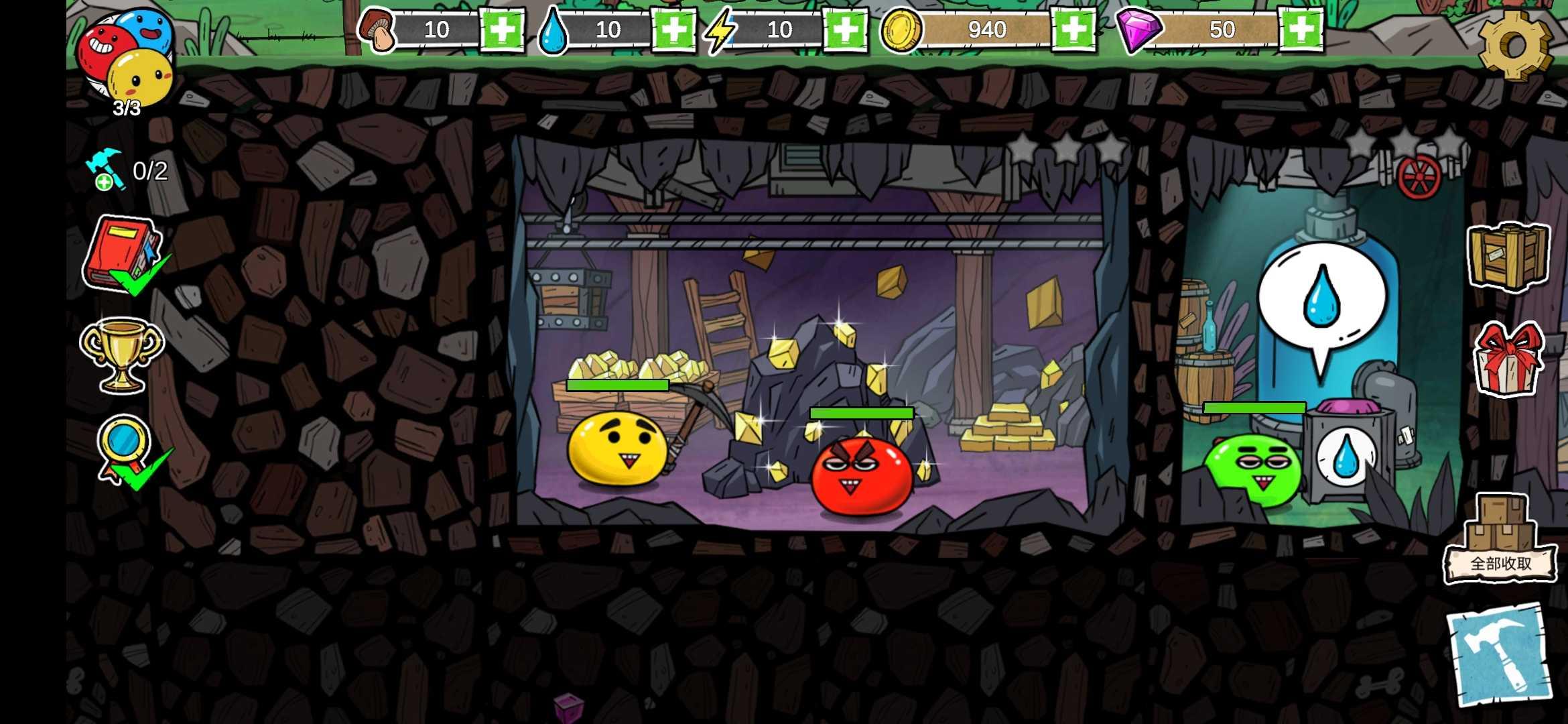Add more mushrooms with the plus button
Screen dimensions: 1568x724
click(x=502, y=29)
